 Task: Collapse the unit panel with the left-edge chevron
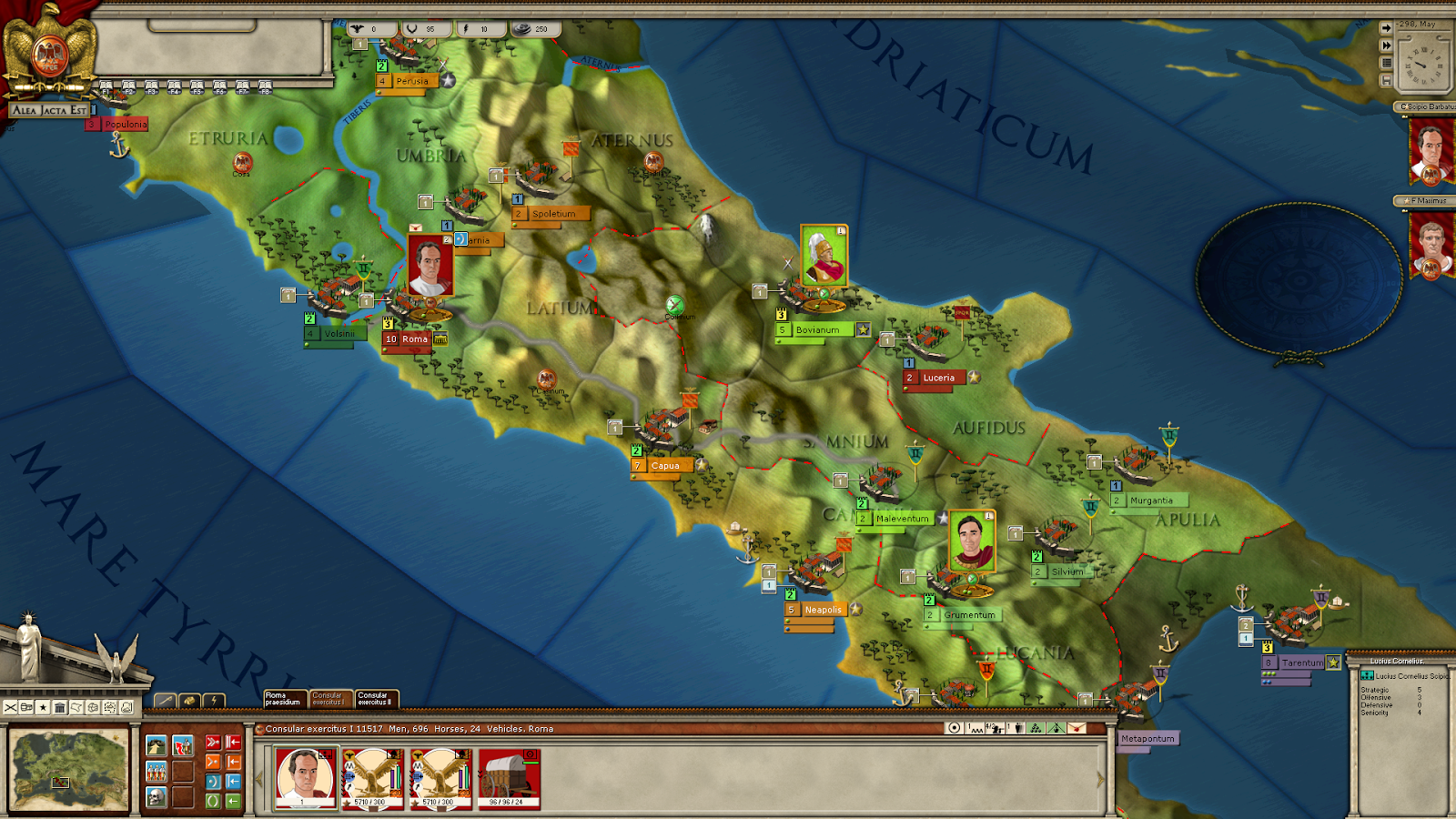[259, 778]
